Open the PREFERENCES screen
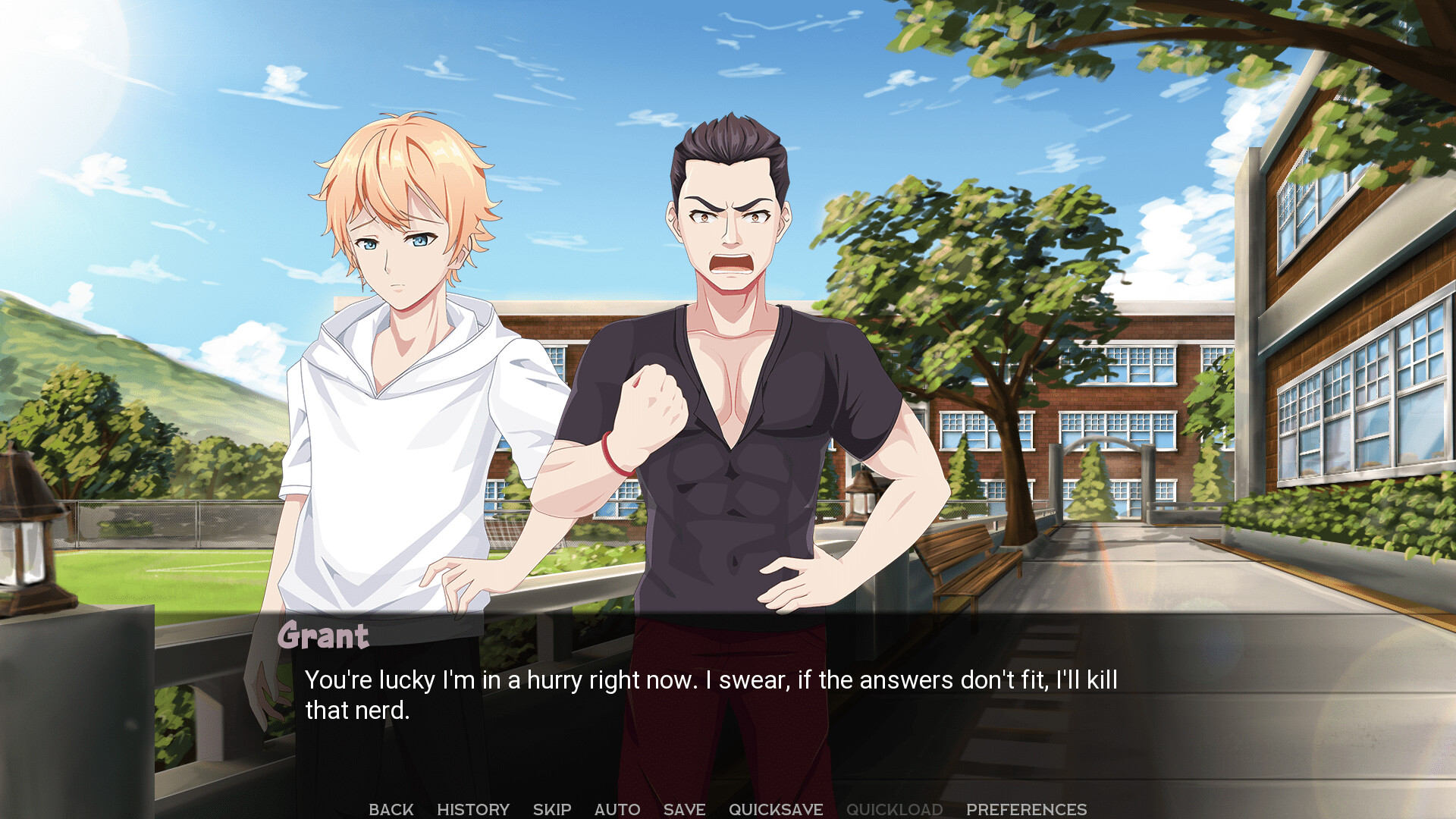Viewport: 1456px width, 819px height. point(1028,809)
